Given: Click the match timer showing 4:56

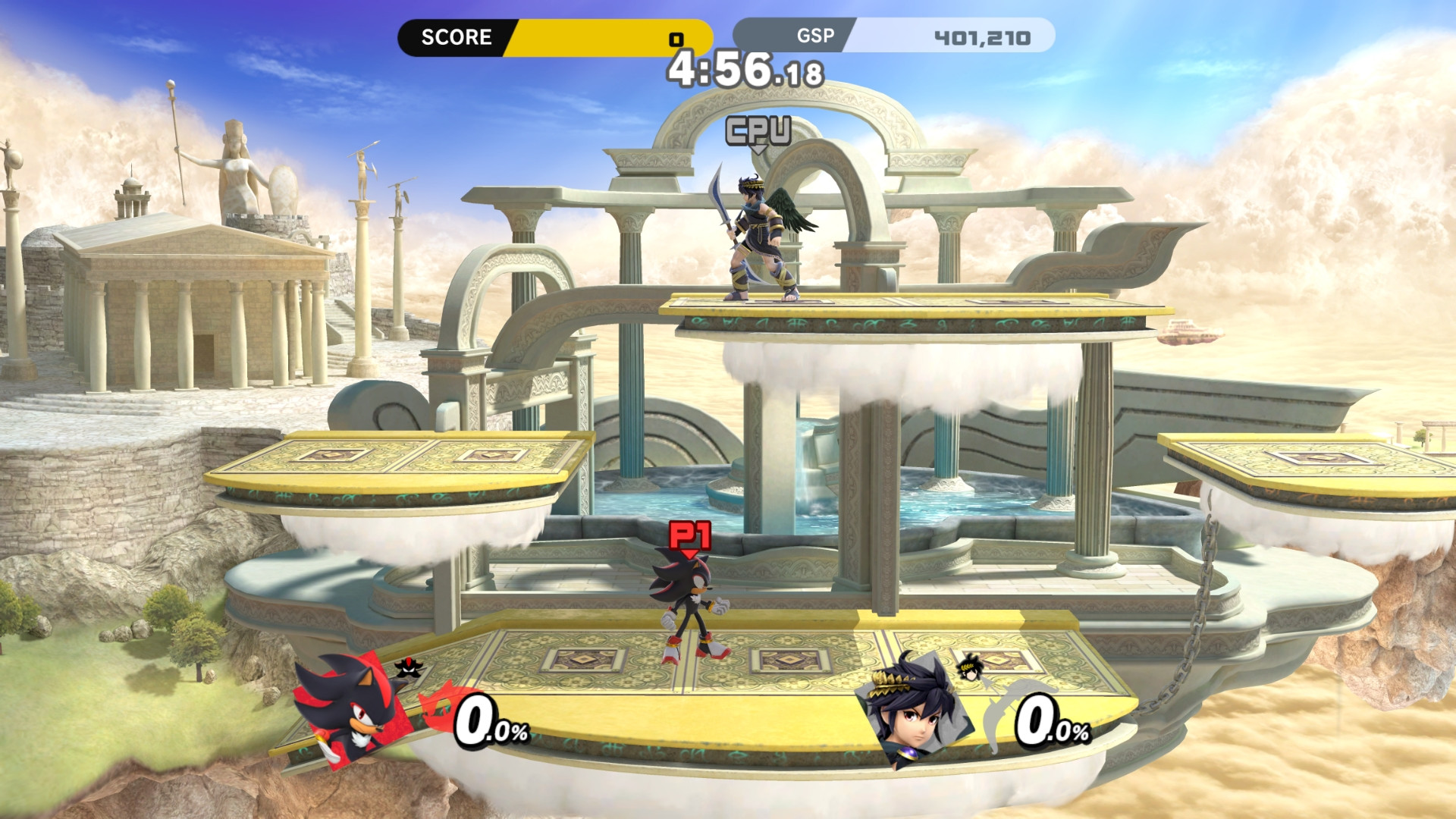Looking at the screenshot, I should point(739,70).
